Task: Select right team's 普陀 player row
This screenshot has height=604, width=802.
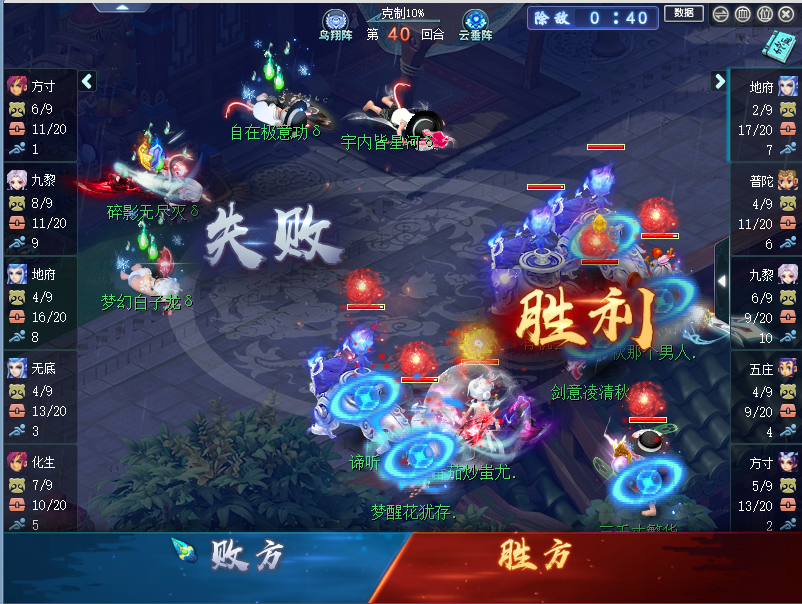Action: pyautogui.click(x=765, y=209)
